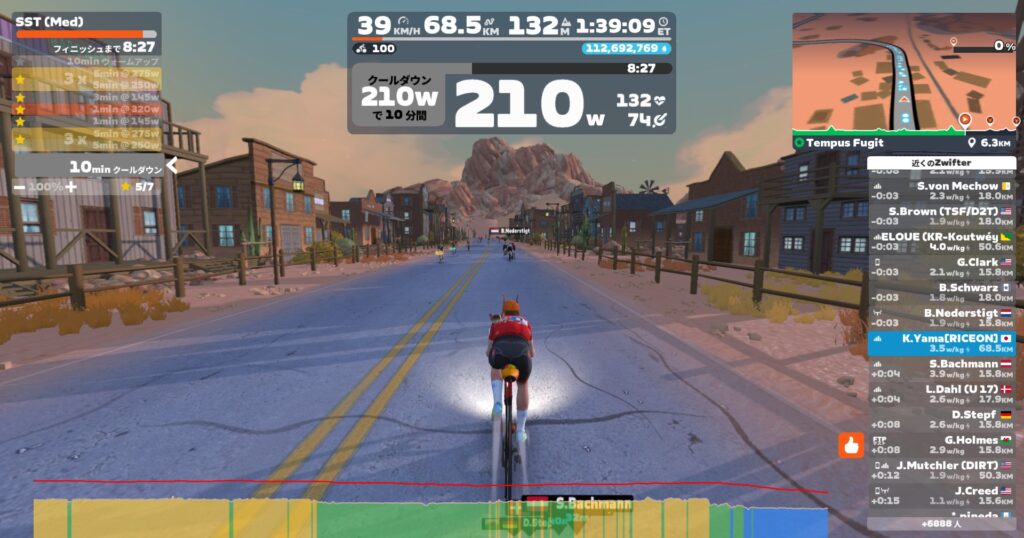The width and height of the screenshot is (1024, 538).
Task: Pick J.Creed from the nearby list
Action: pyautogui.click(x=942, y=495)
